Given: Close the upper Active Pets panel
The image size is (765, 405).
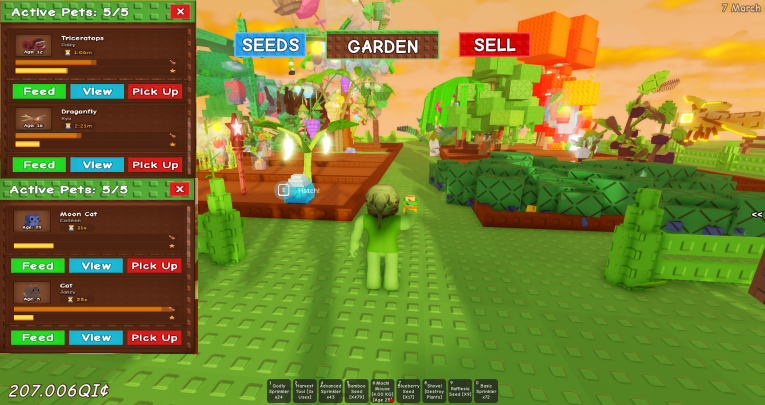Looking at the screenshot, I should coord(180,12).
